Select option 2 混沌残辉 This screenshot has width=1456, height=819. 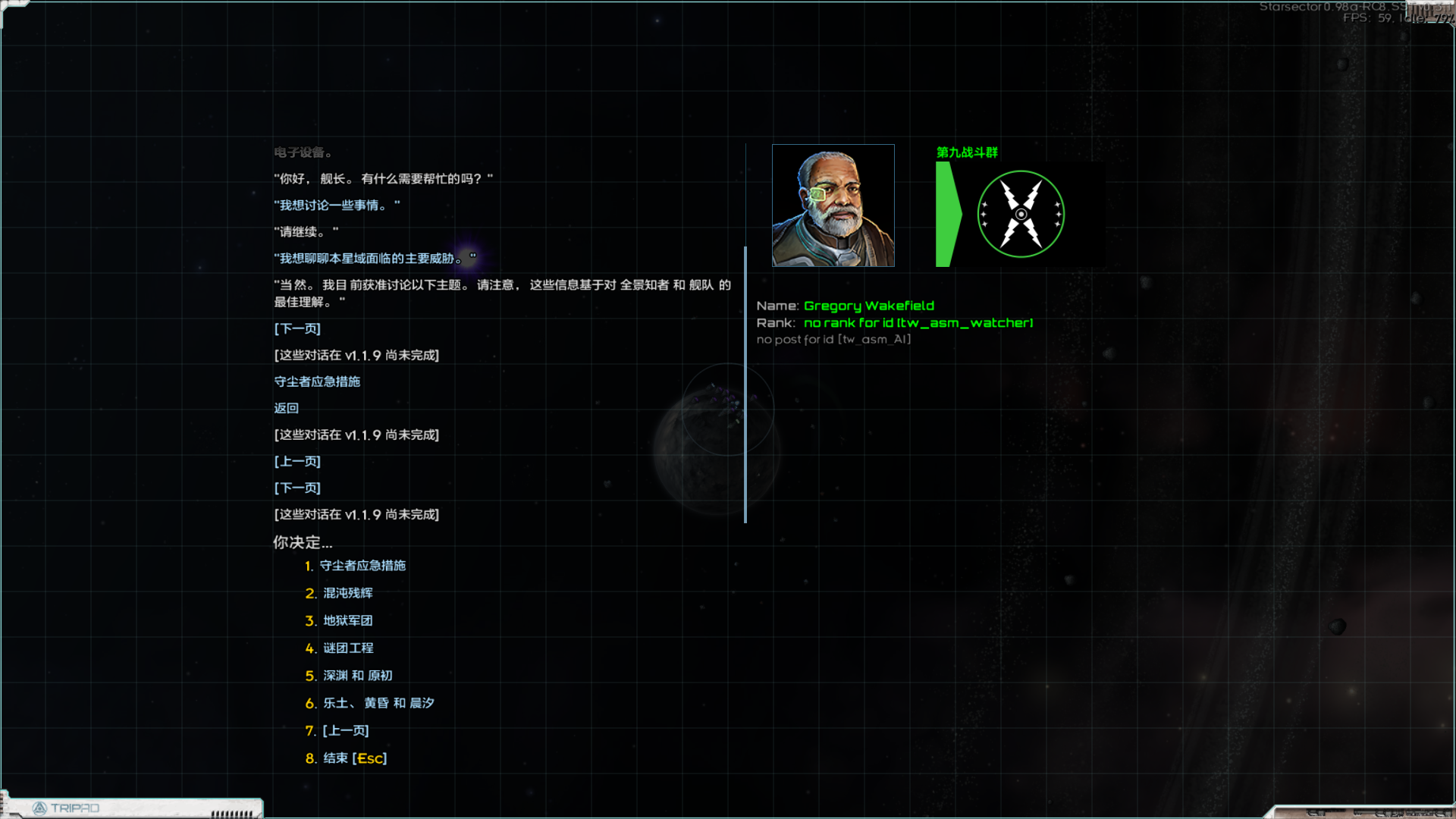[x=347, y=593]
